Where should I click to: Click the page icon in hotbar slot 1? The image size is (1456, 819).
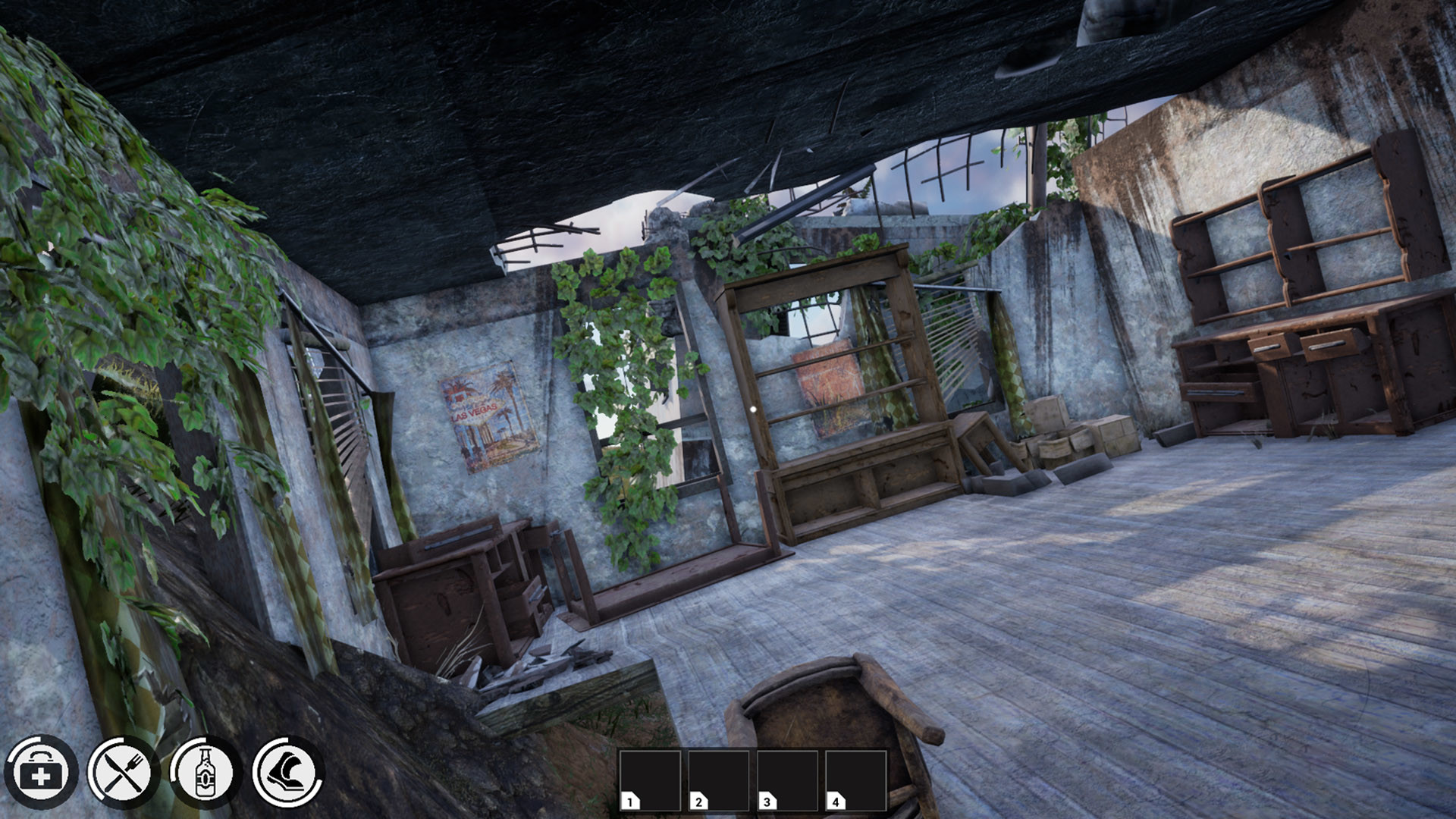[630, 800]
